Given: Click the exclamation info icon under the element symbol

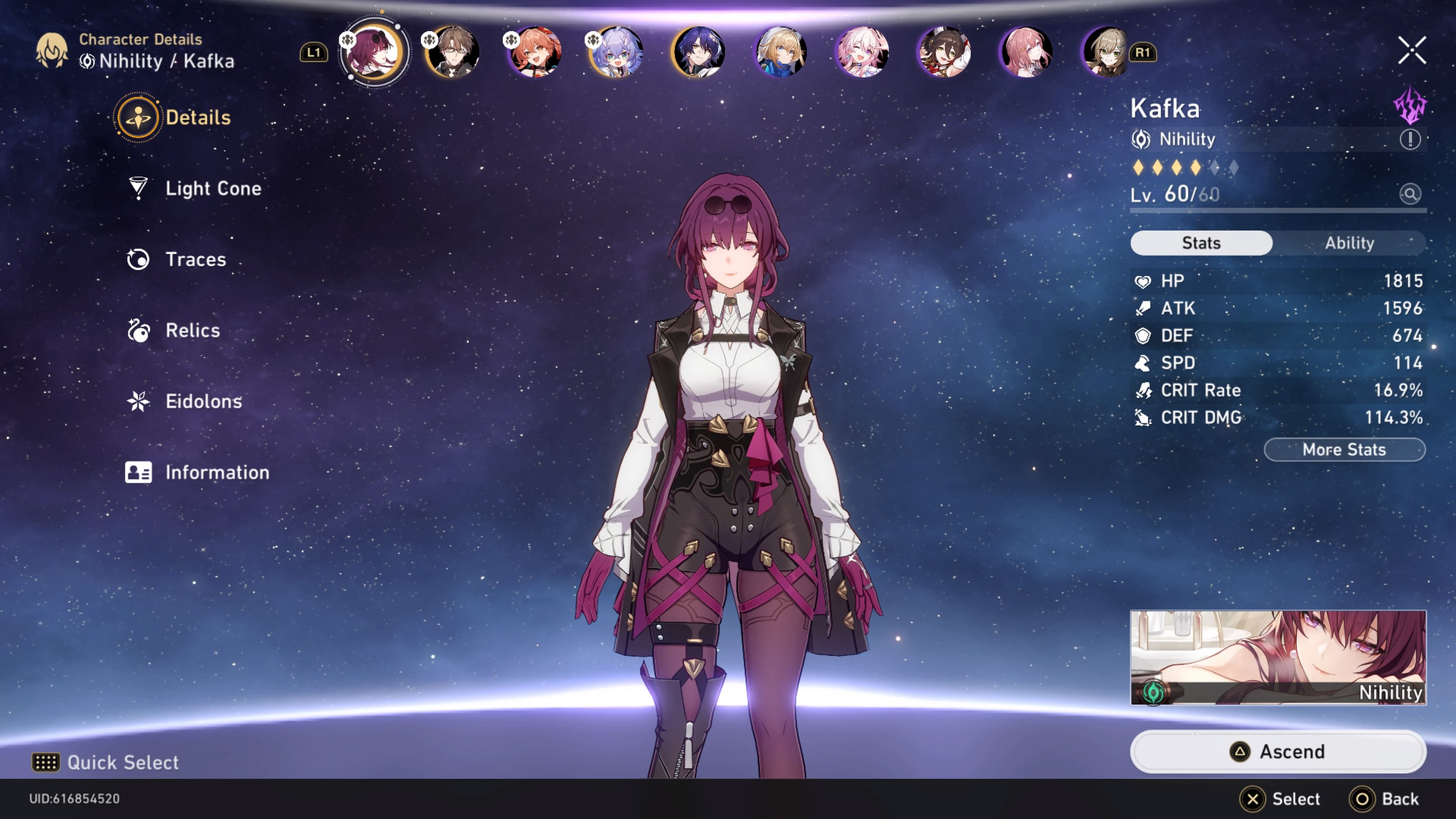Looking at the screenshot, I should click(x=1410, y=140).
